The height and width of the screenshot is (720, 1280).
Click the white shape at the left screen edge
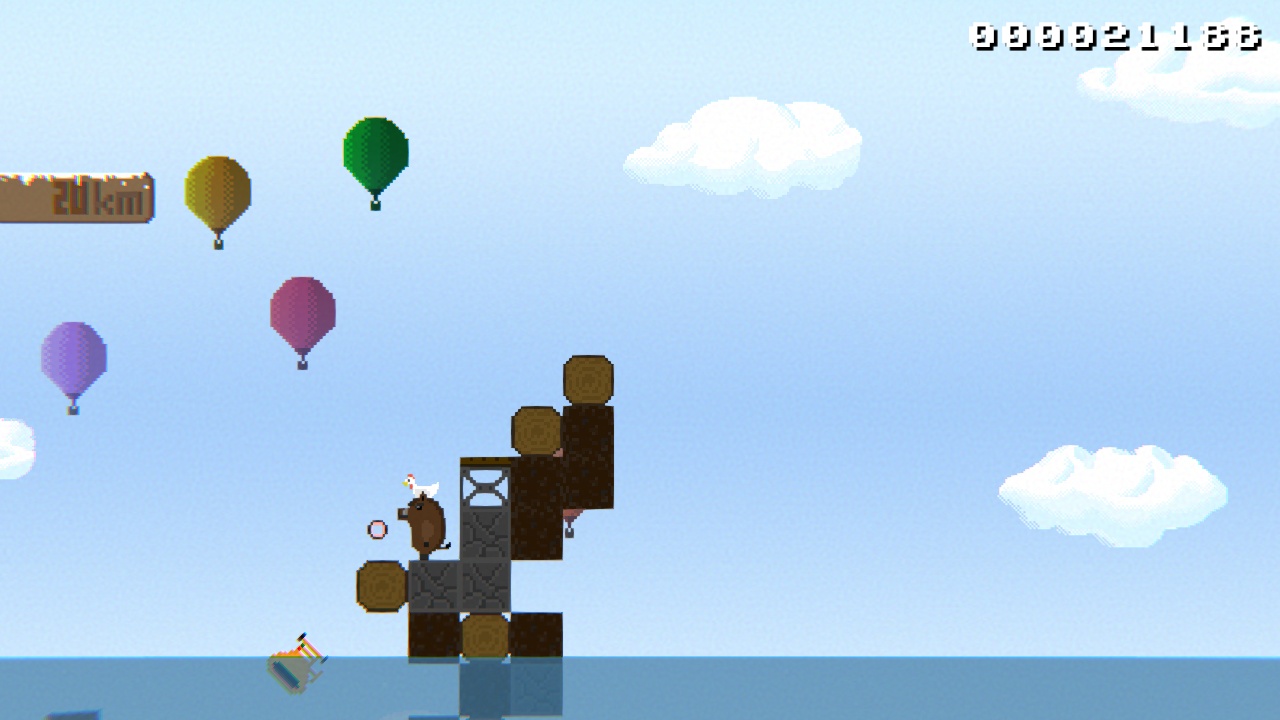[x=14, y=448]
